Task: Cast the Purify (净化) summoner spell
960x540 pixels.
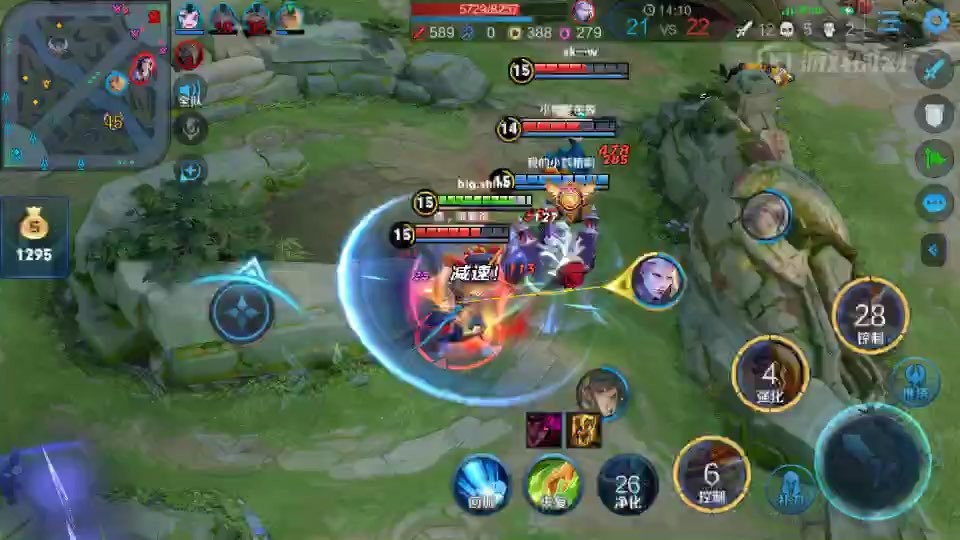Action: [x=627, y=485]
